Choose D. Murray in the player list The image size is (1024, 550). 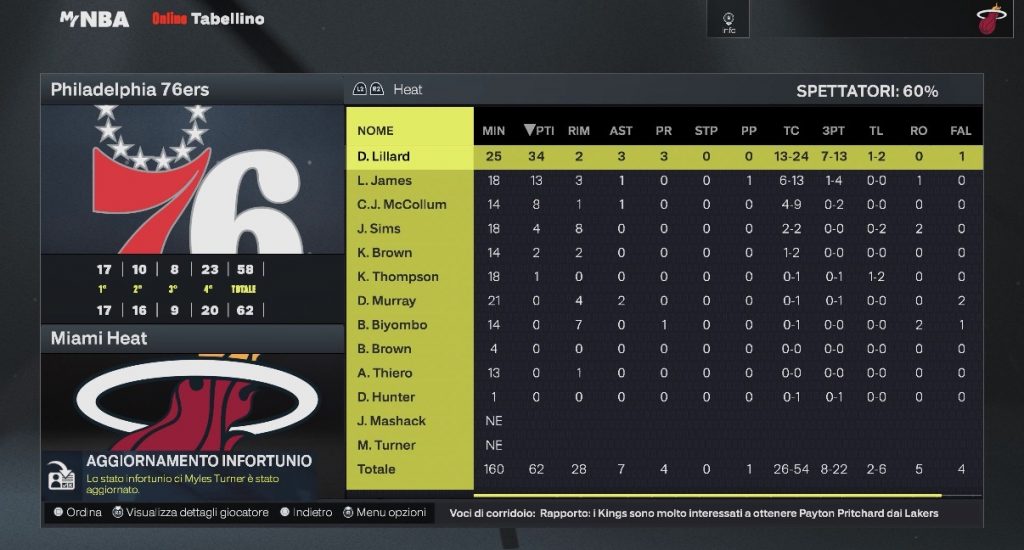(x=386, y=300)
